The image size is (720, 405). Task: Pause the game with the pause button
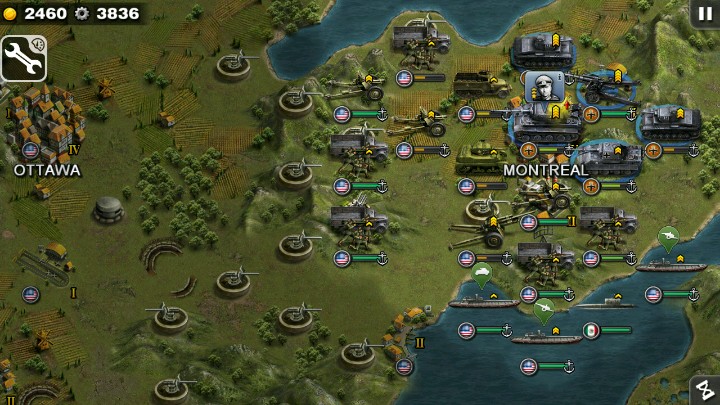pyautogui.click(x=704, y=13)
